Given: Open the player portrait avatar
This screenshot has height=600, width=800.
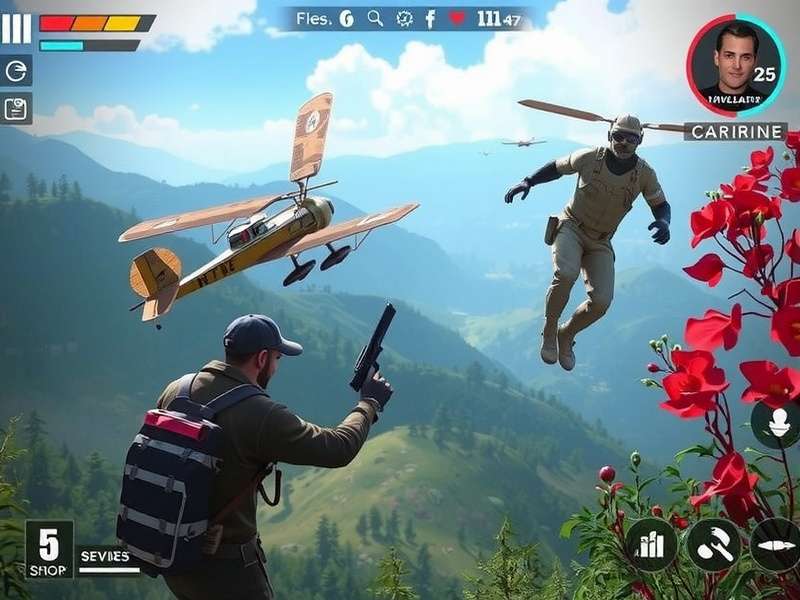Looking at the screenshot, I should click(736, 65).
